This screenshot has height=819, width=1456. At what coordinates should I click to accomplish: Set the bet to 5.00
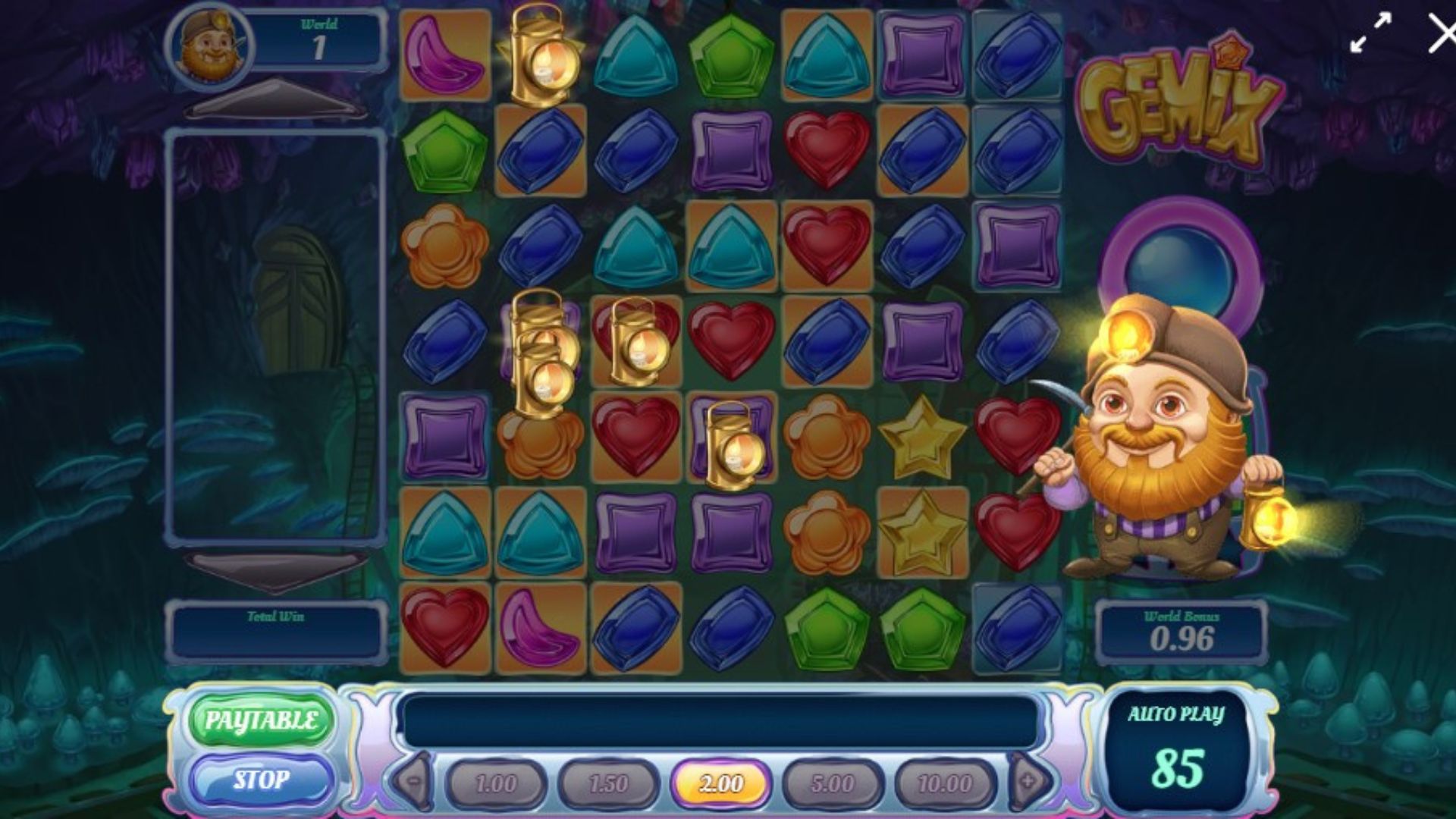[833, 783]
